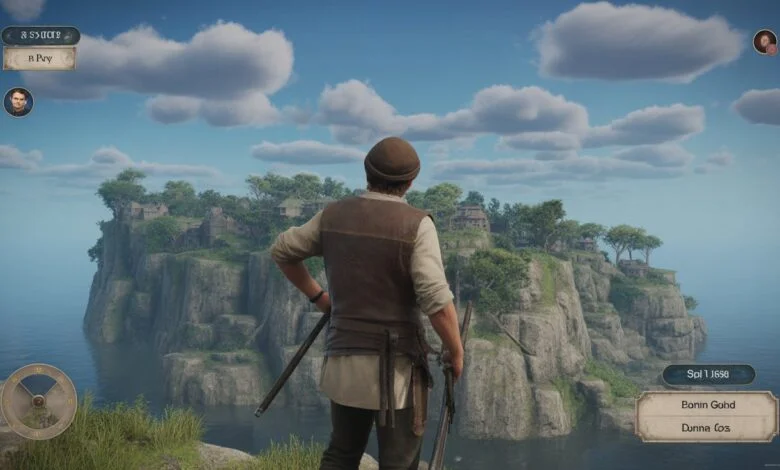Open the male character portrait on the left
This screenshot has height=470, width=780.
click(18, 102)
